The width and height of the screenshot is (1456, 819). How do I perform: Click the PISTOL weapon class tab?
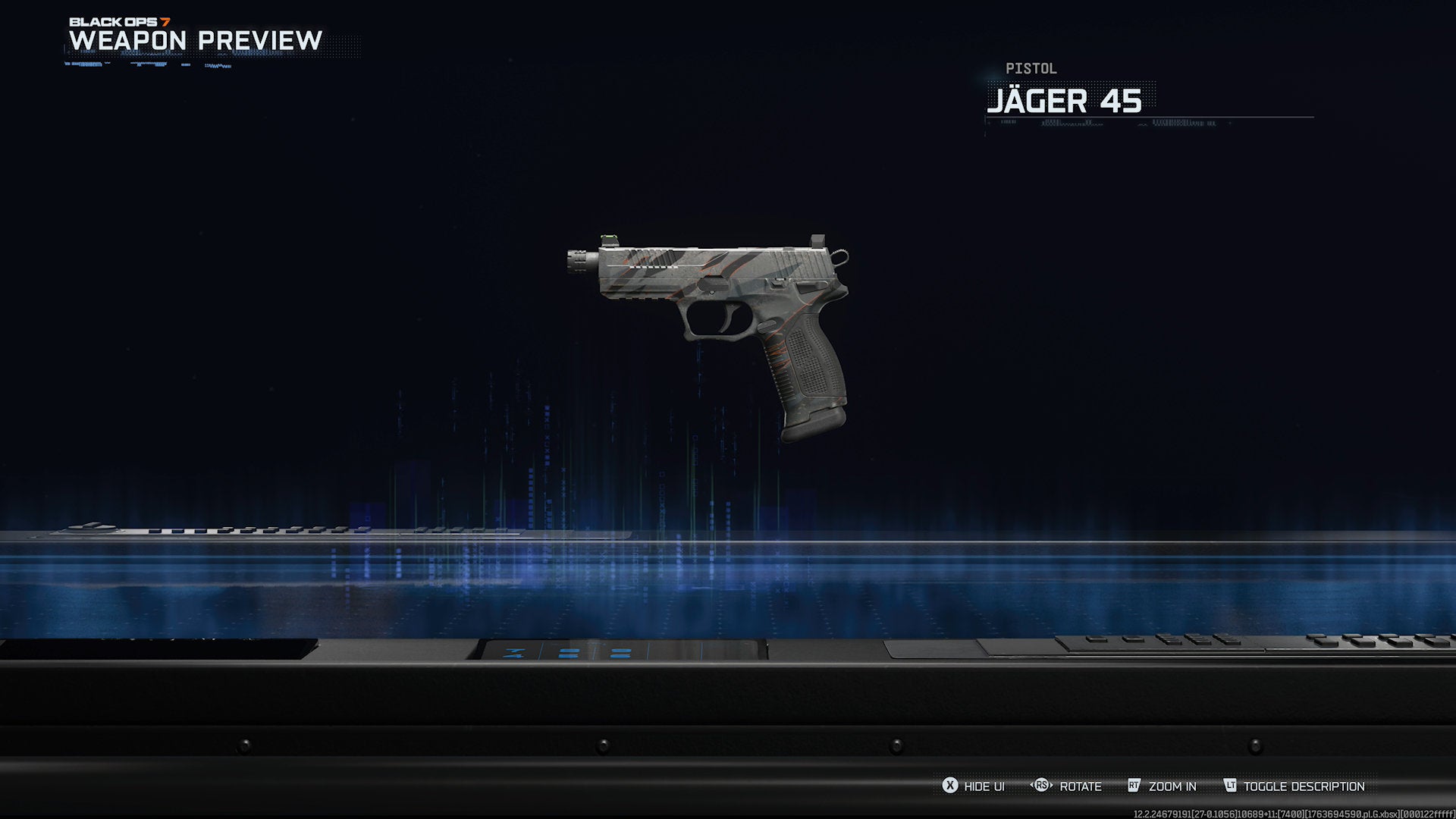tap(1030, 68)
